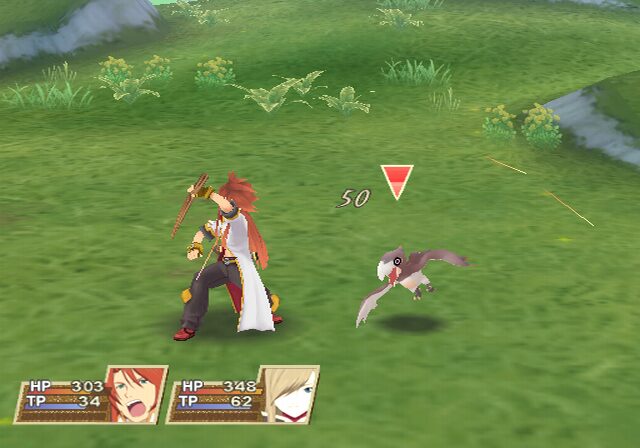Choose the blonde party member's portrait
640x448 pixels.
(x=289, y=394)
